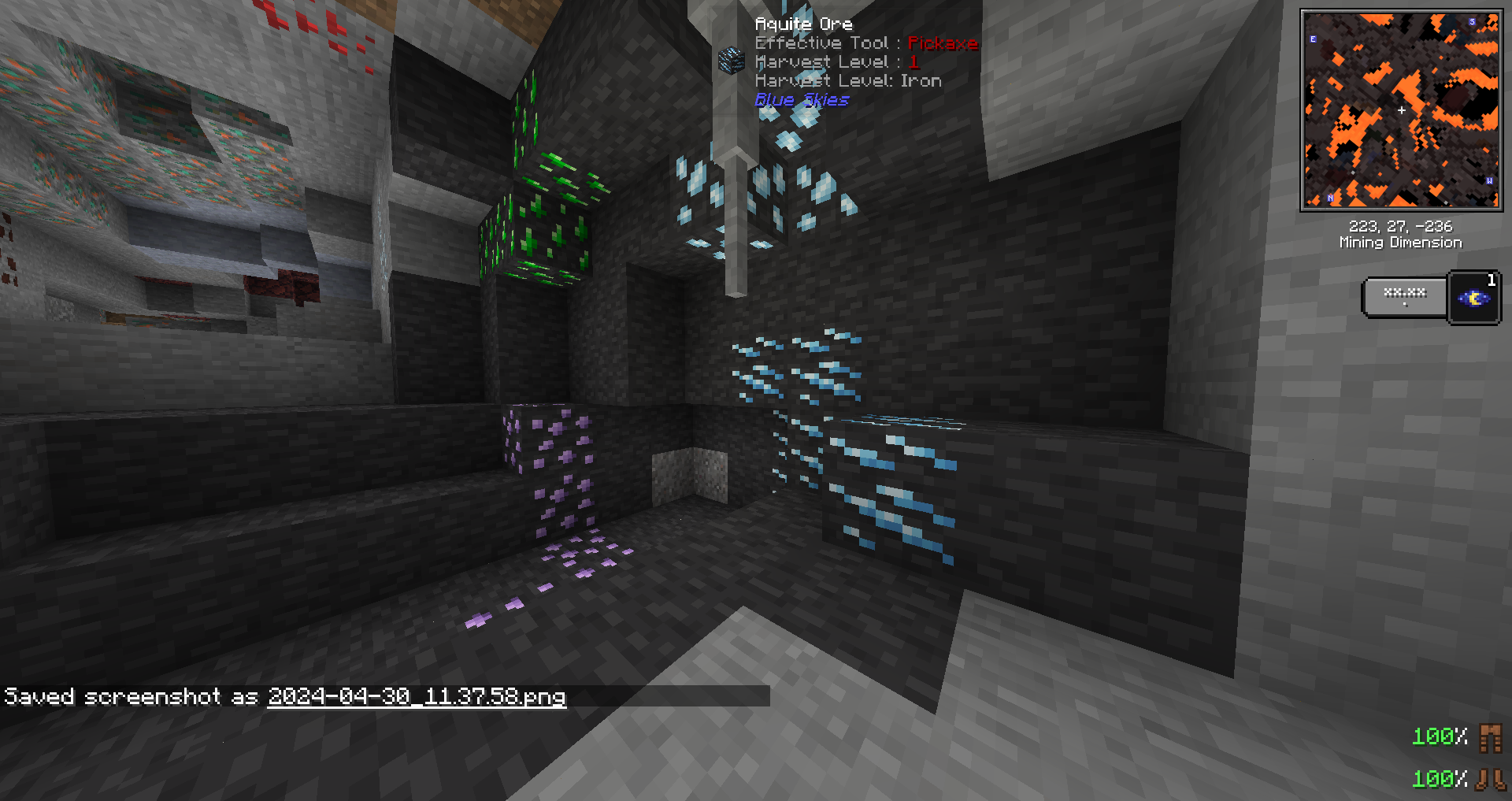This screenshot has width=1512, height=801.
Task: Open the Blue Skies mod link in the tooltip
Action: pyautogui.click(x=802, y=100)
